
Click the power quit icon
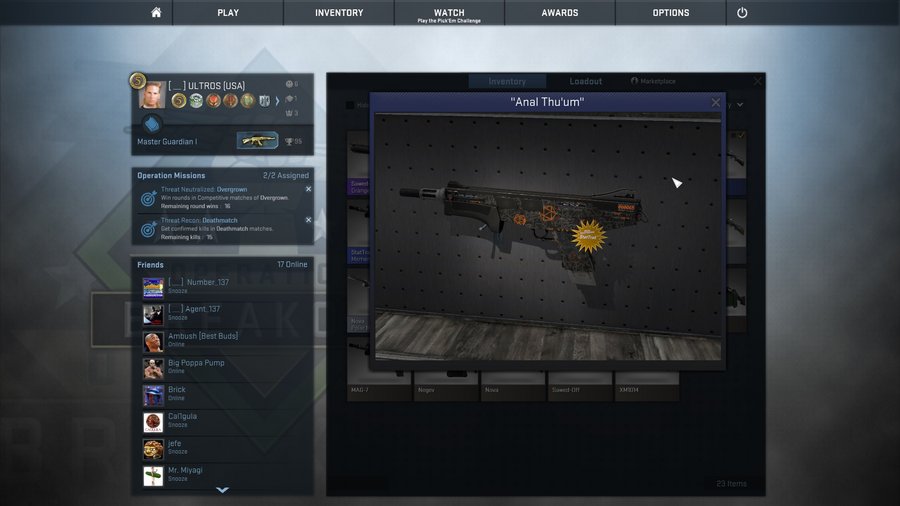742,13
